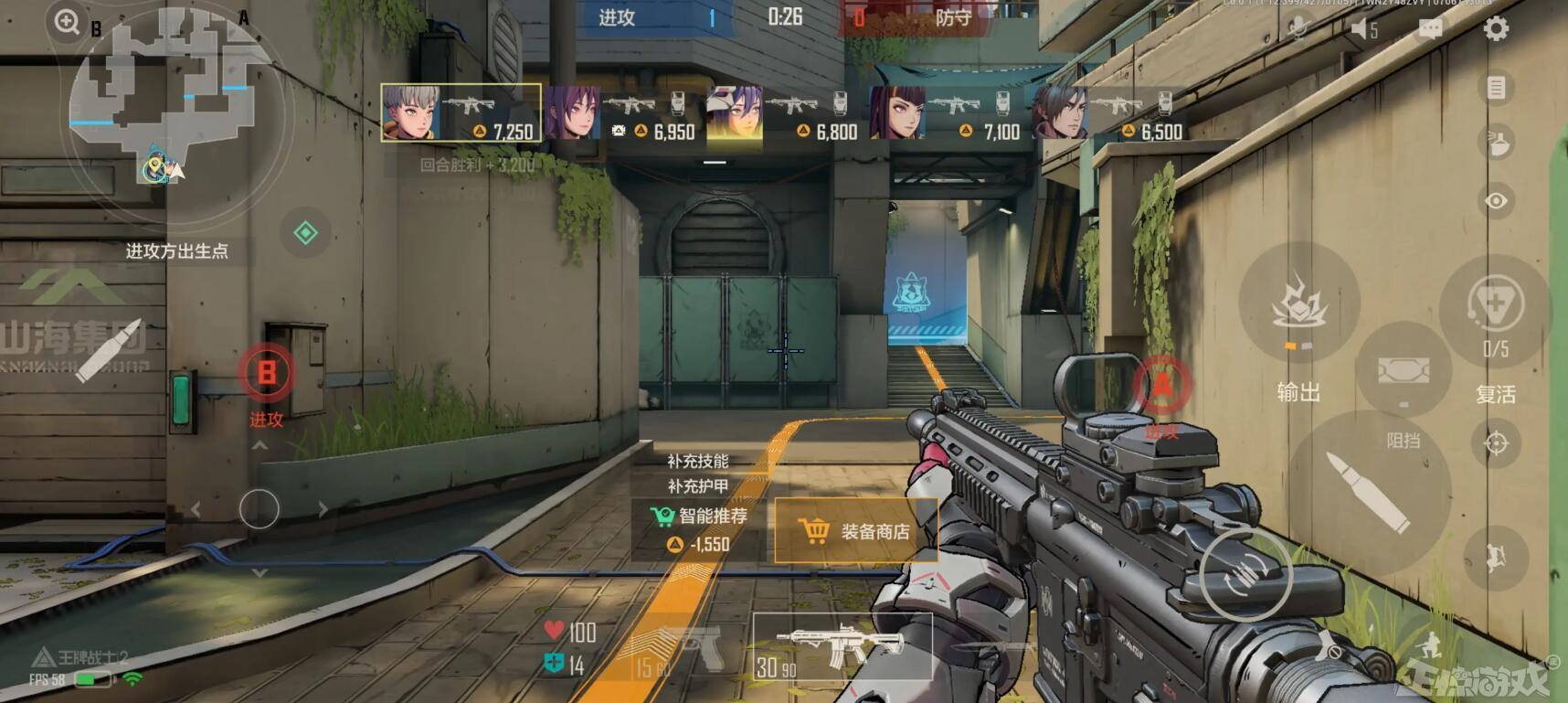This screenshot has width=1568, height=703.
Task: Activate the 阻挡 block skill
Action: [x=1404, y=372]
